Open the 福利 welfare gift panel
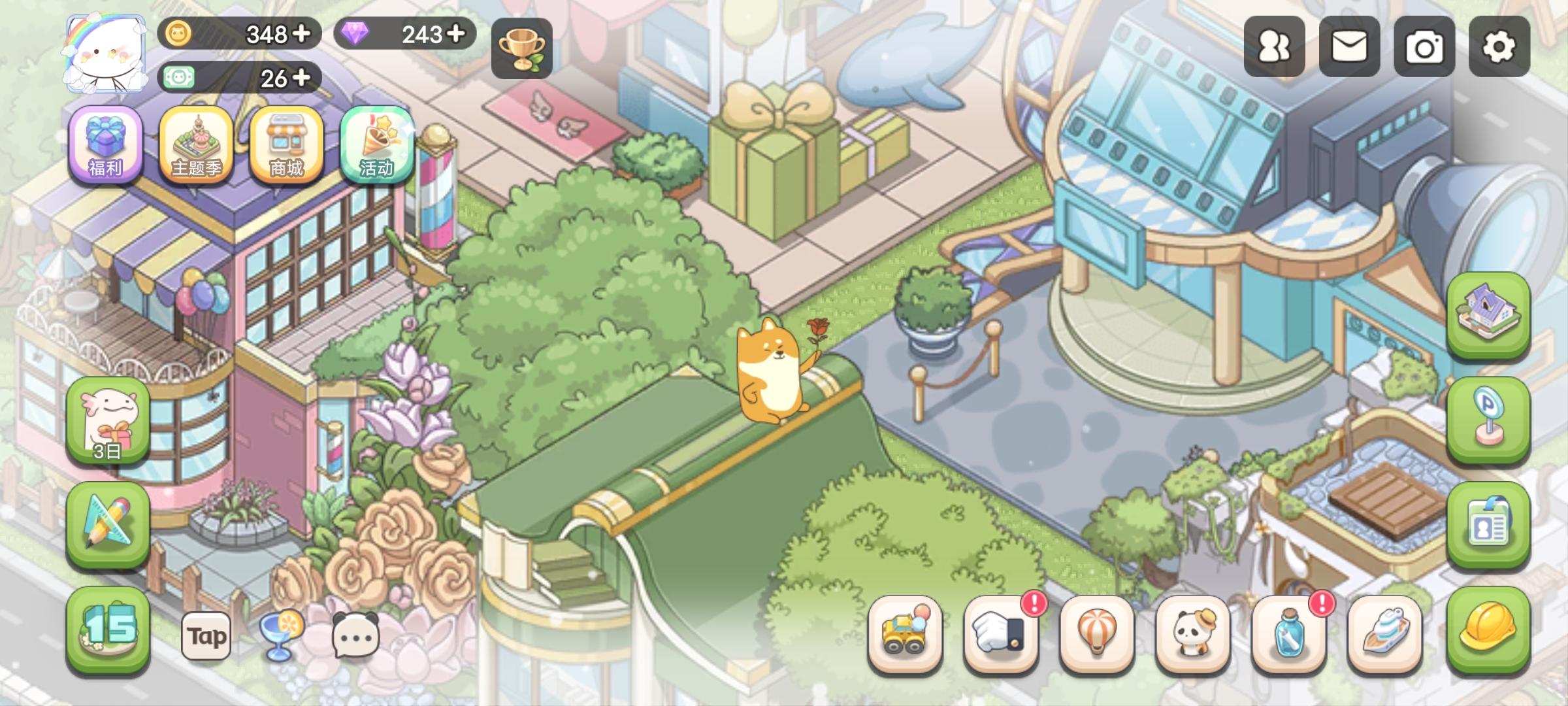This screenshot has height=706, width=1568. (x=106, y=146)
